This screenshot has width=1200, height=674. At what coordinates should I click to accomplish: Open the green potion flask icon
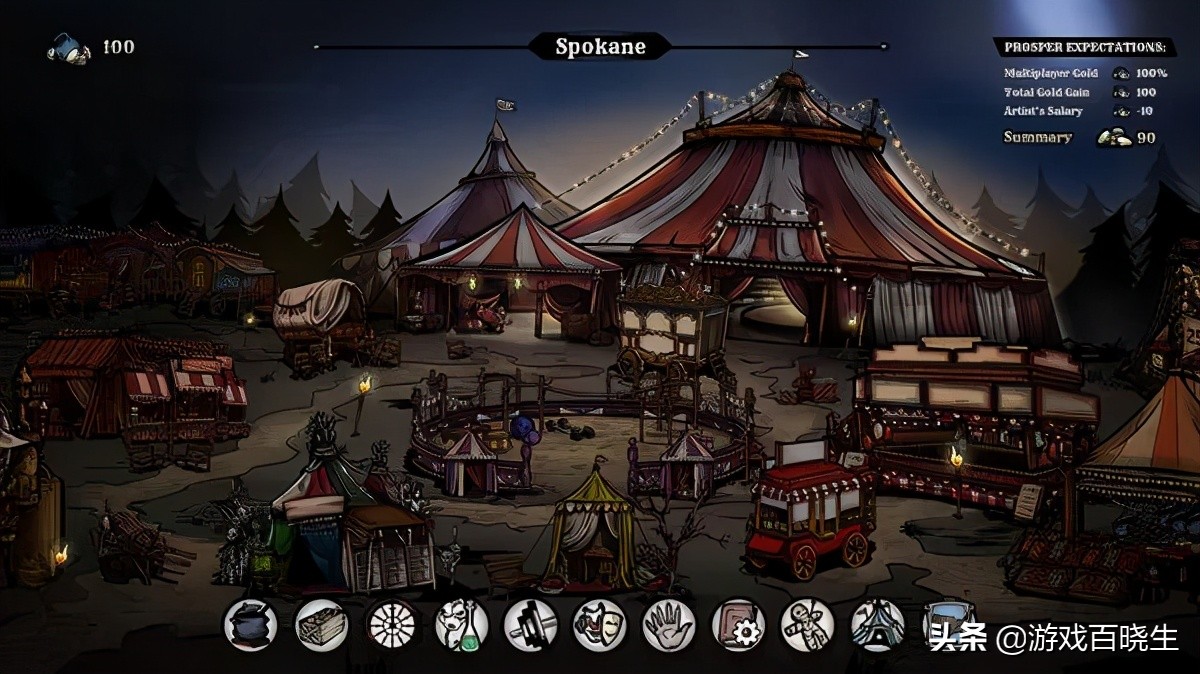(x=461, y=625)
